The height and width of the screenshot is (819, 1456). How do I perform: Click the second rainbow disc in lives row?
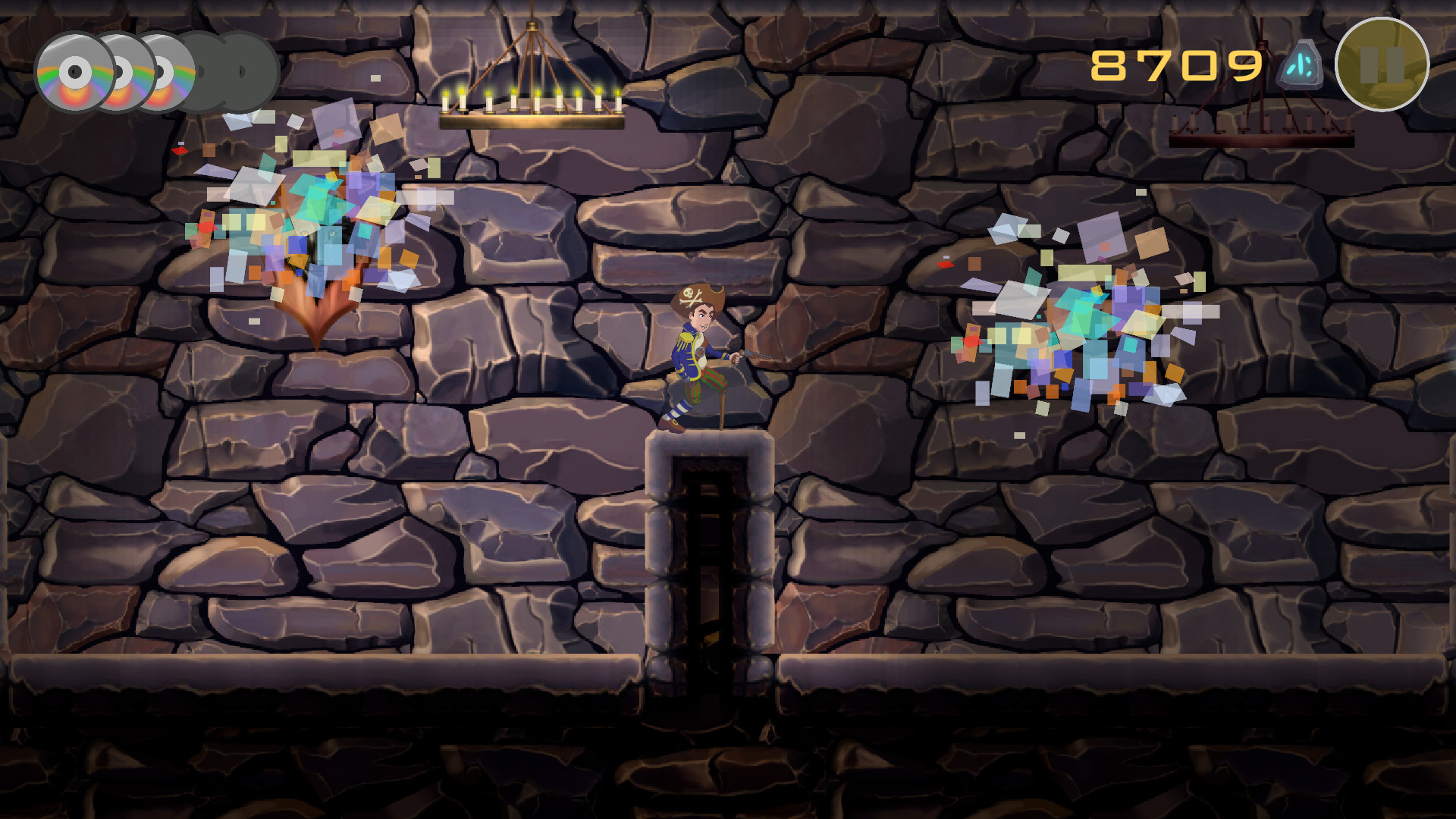click(121, 74)
